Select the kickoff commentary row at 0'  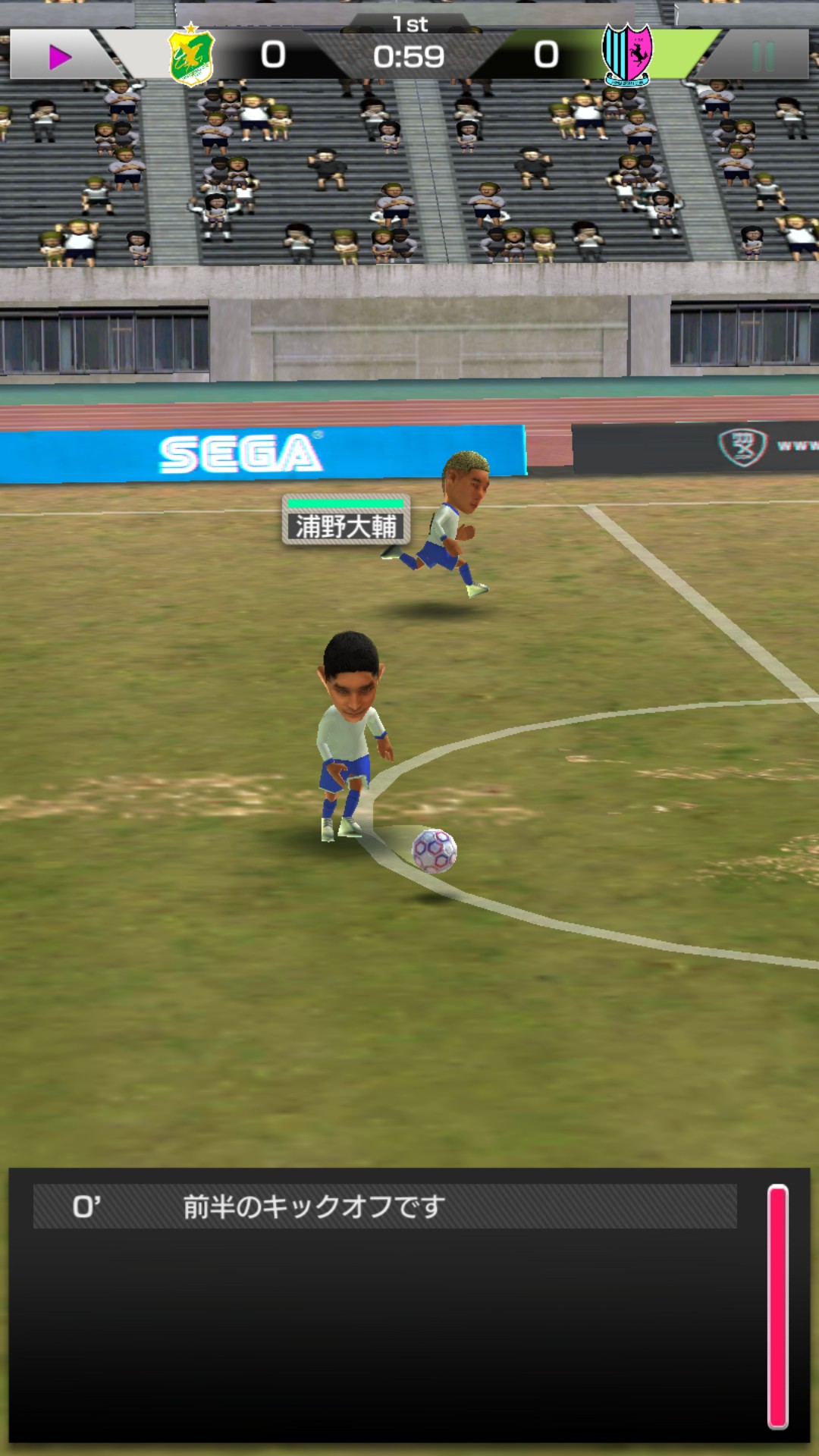tap(384, 1207)
